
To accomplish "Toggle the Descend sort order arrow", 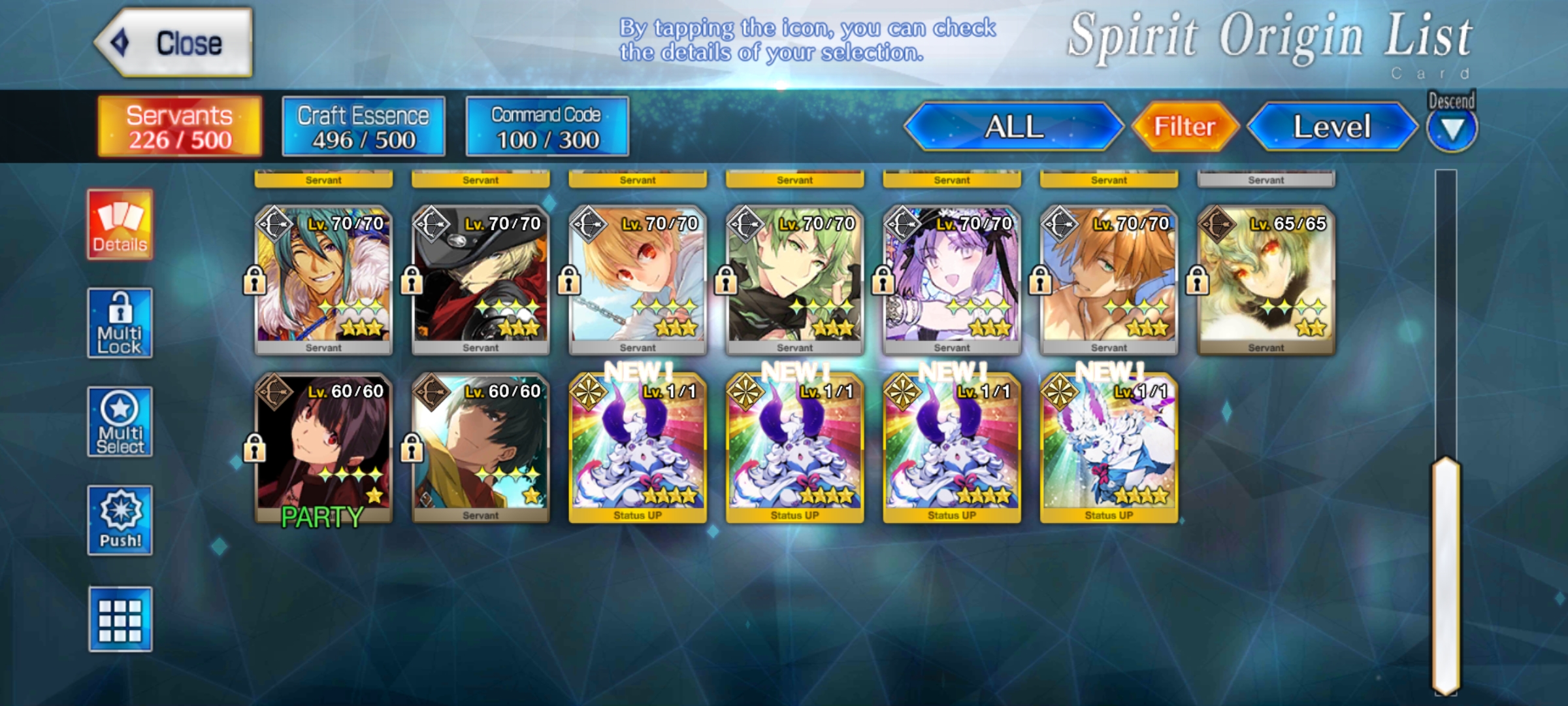I will [1452, 129].
